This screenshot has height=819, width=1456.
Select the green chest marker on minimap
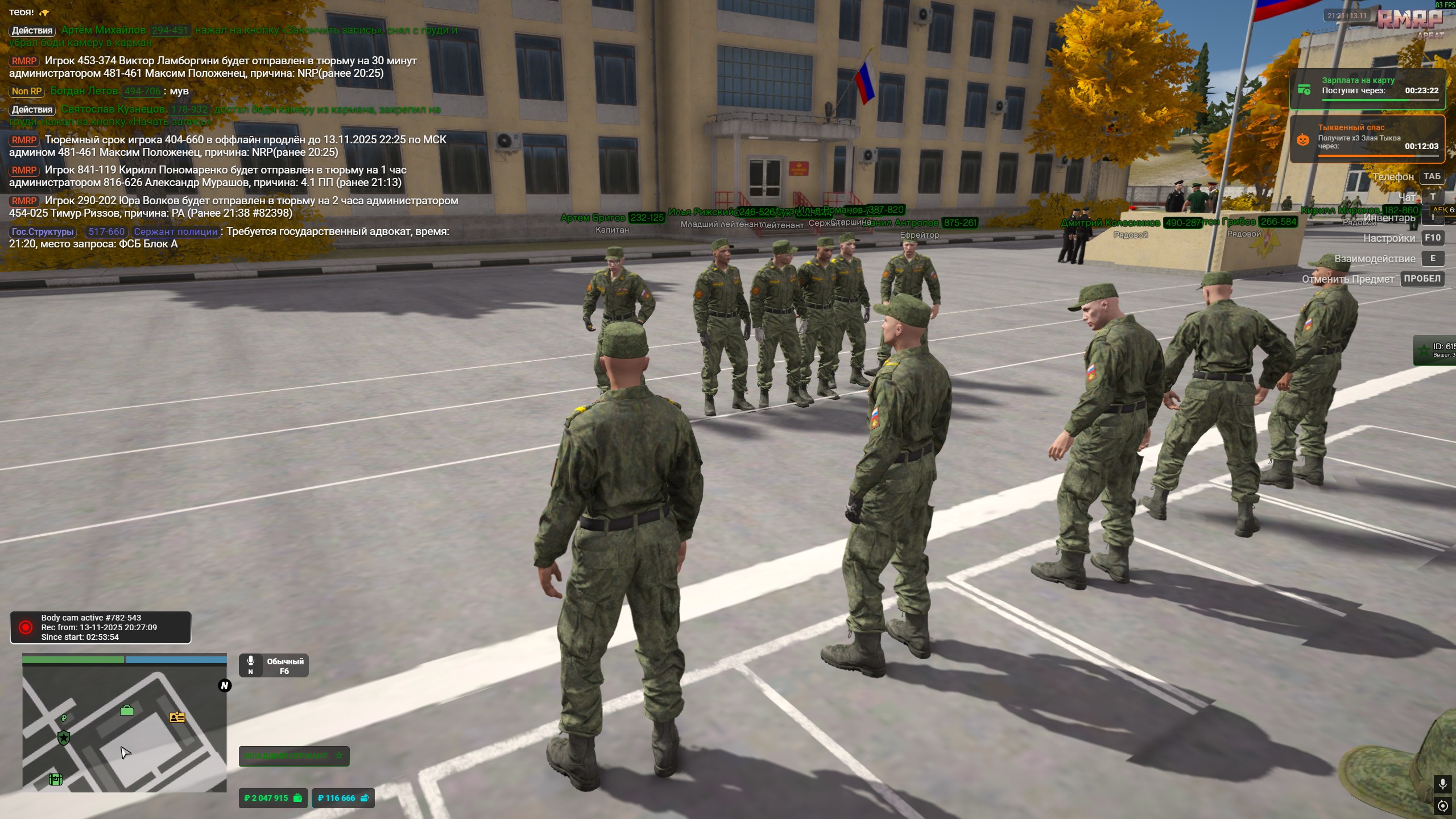(x=55, y=779)
